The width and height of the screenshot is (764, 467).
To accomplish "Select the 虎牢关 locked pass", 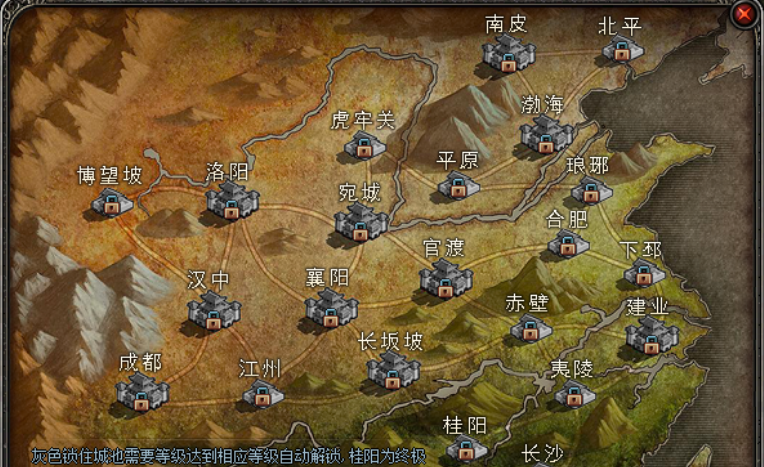I will point(364,147).
